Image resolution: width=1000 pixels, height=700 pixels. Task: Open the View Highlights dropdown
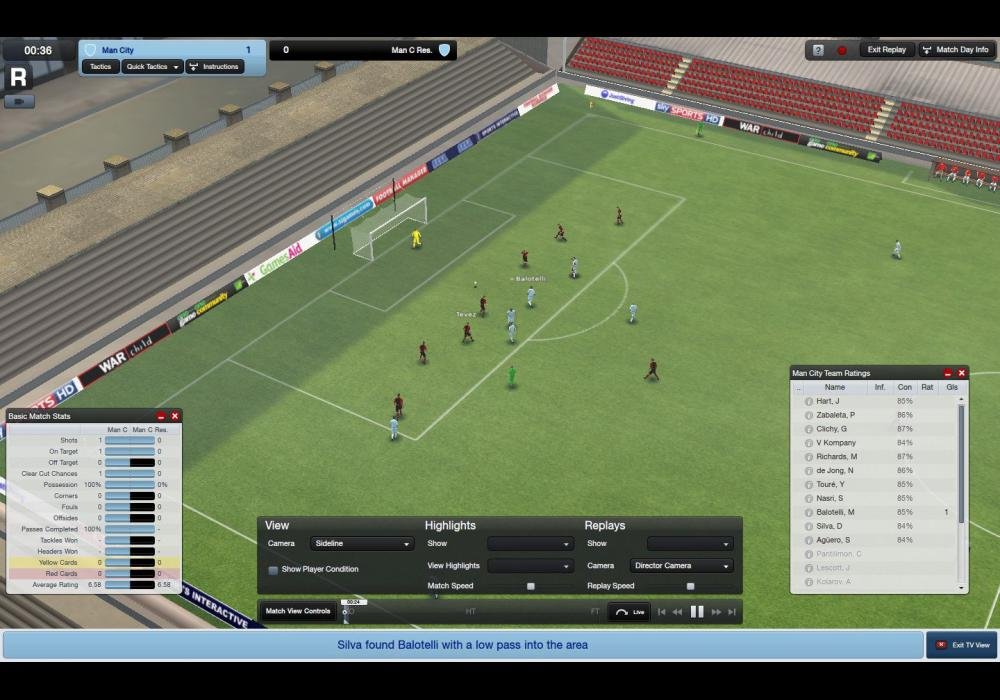tap(530, 566)
